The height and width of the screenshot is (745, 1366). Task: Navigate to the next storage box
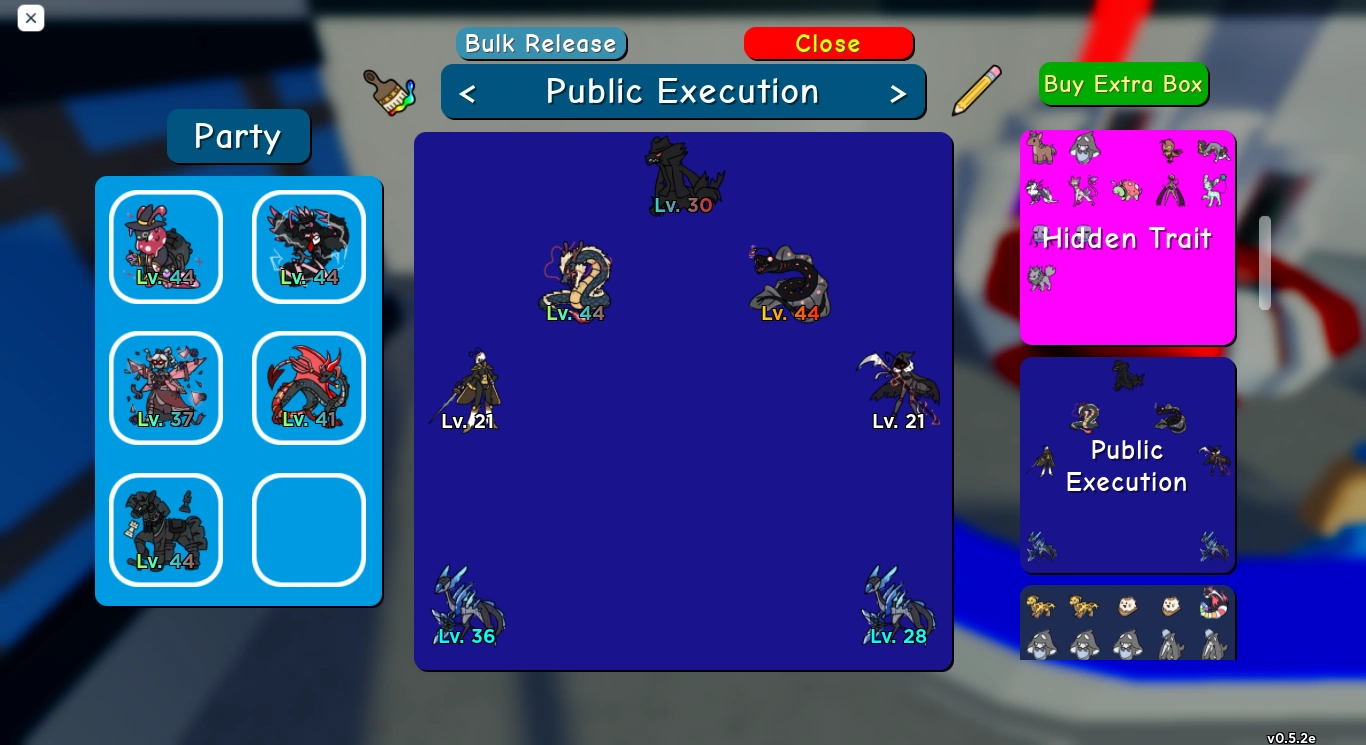[899, 91]
